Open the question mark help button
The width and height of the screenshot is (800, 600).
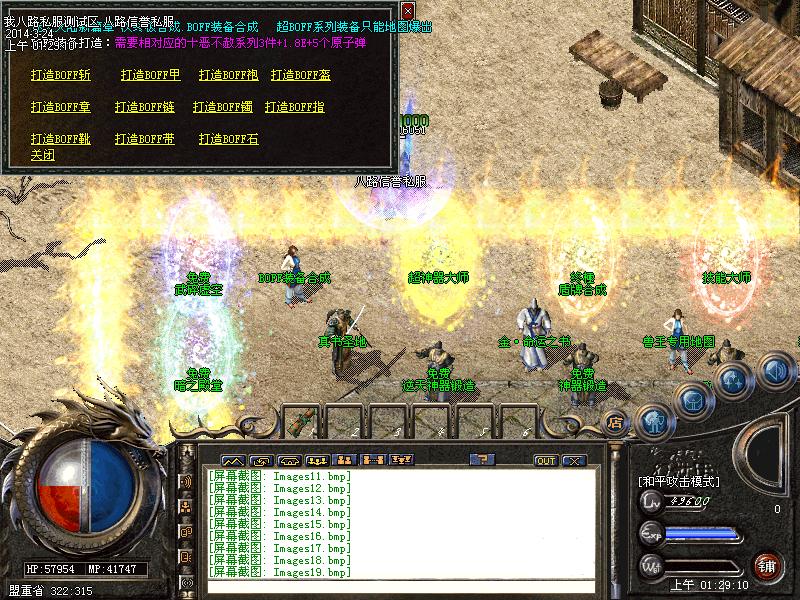click(483, 461)
